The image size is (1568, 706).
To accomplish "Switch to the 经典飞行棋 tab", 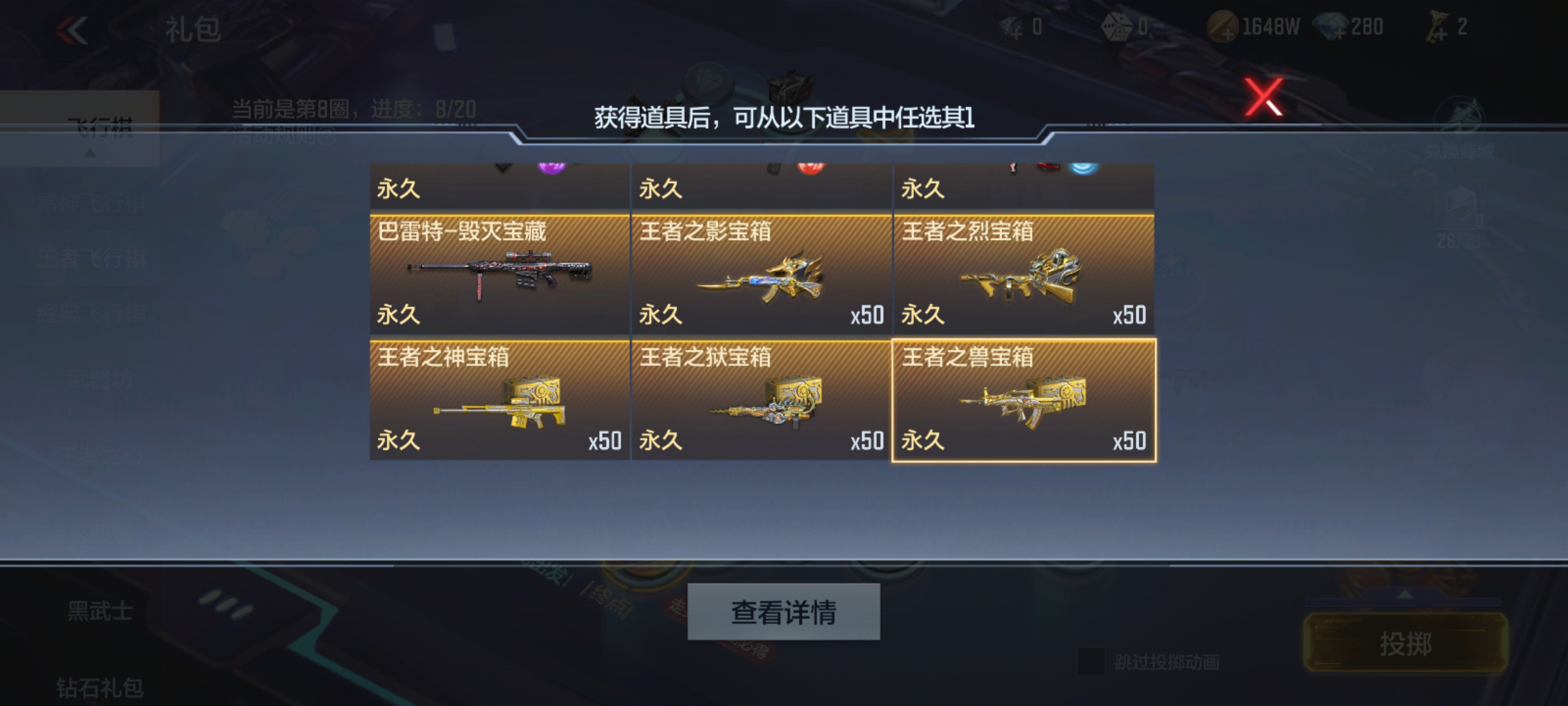I will [91, 312].
